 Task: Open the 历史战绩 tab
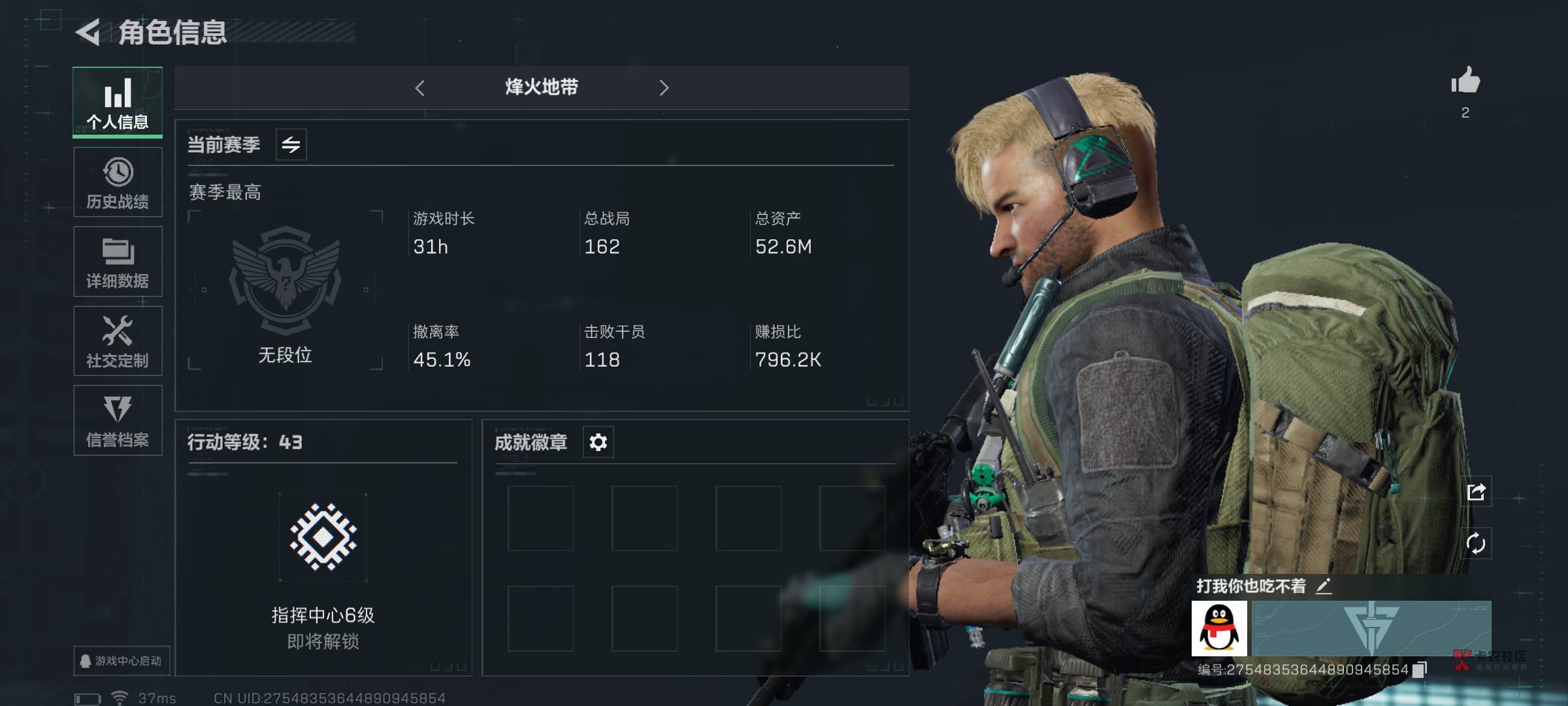[118, 182]
